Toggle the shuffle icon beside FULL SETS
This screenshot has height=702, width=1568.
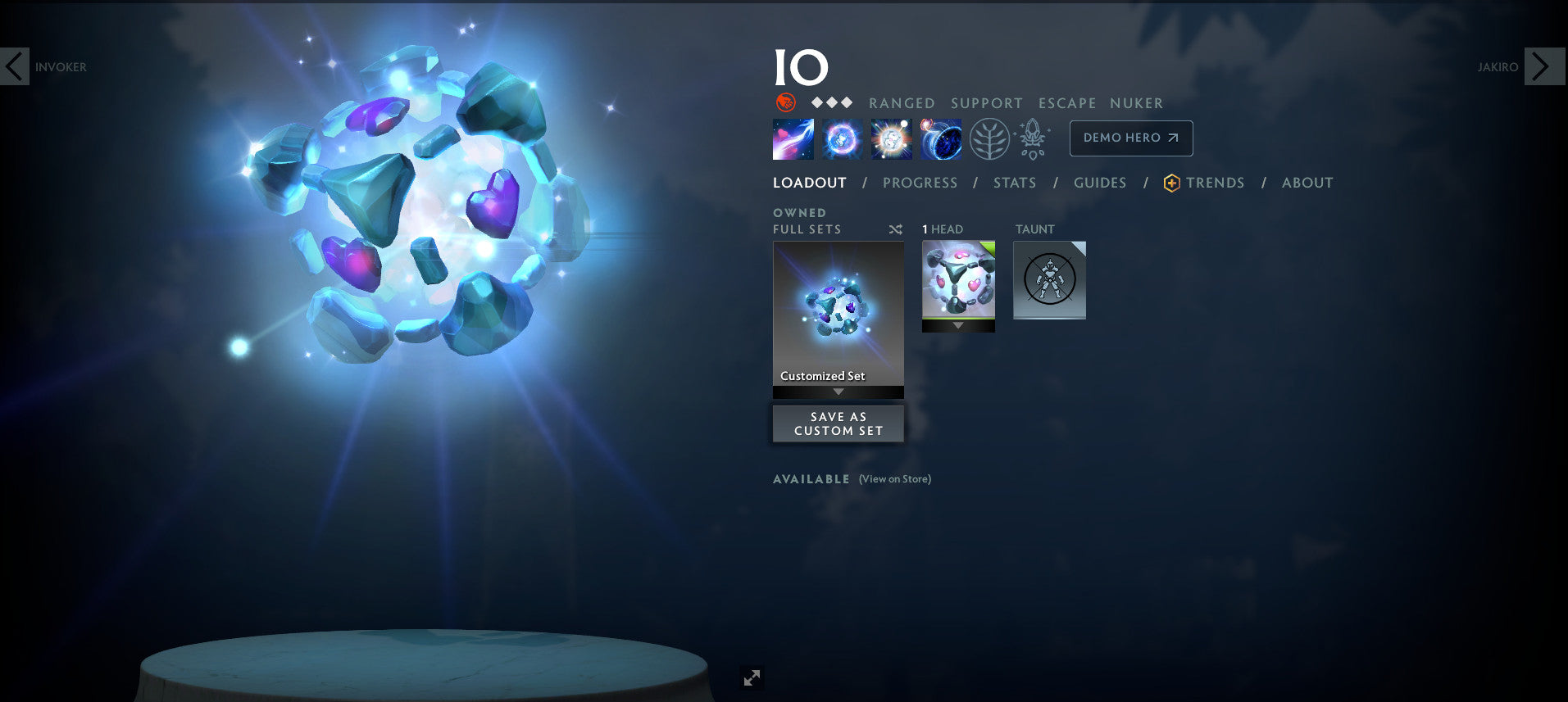pos(895,230)
